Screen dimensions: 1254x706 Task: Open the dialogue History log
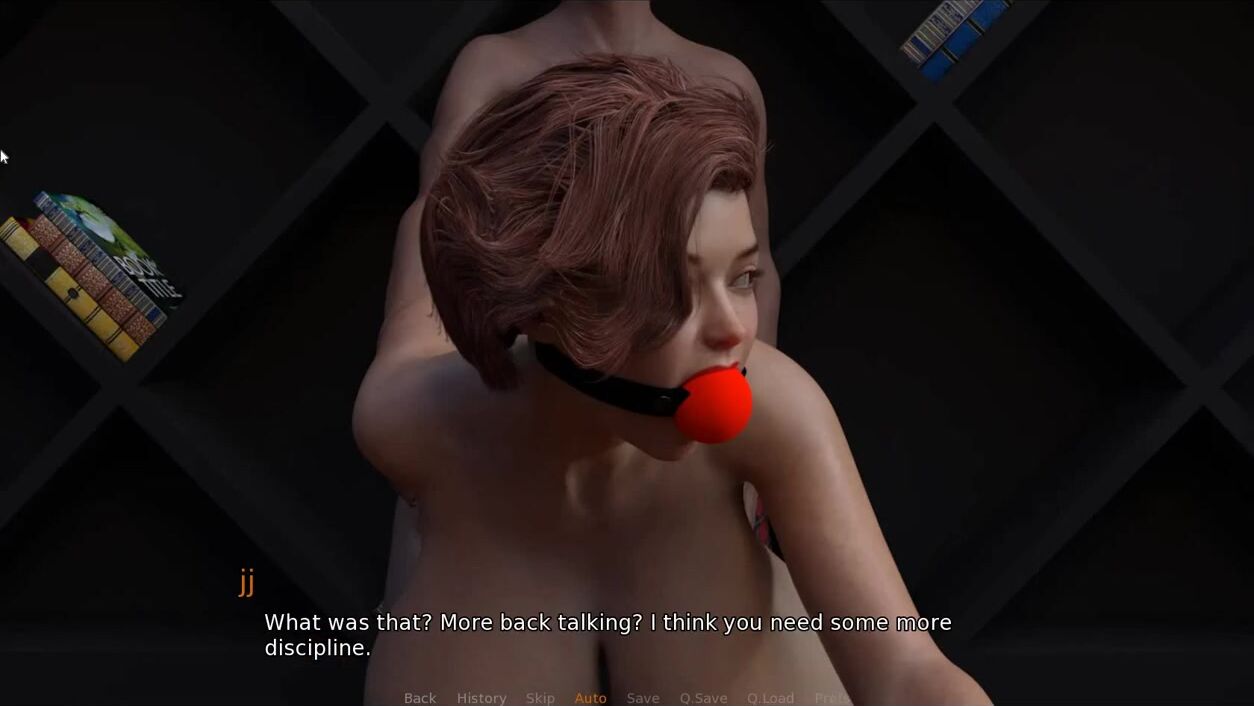[481, 698]
